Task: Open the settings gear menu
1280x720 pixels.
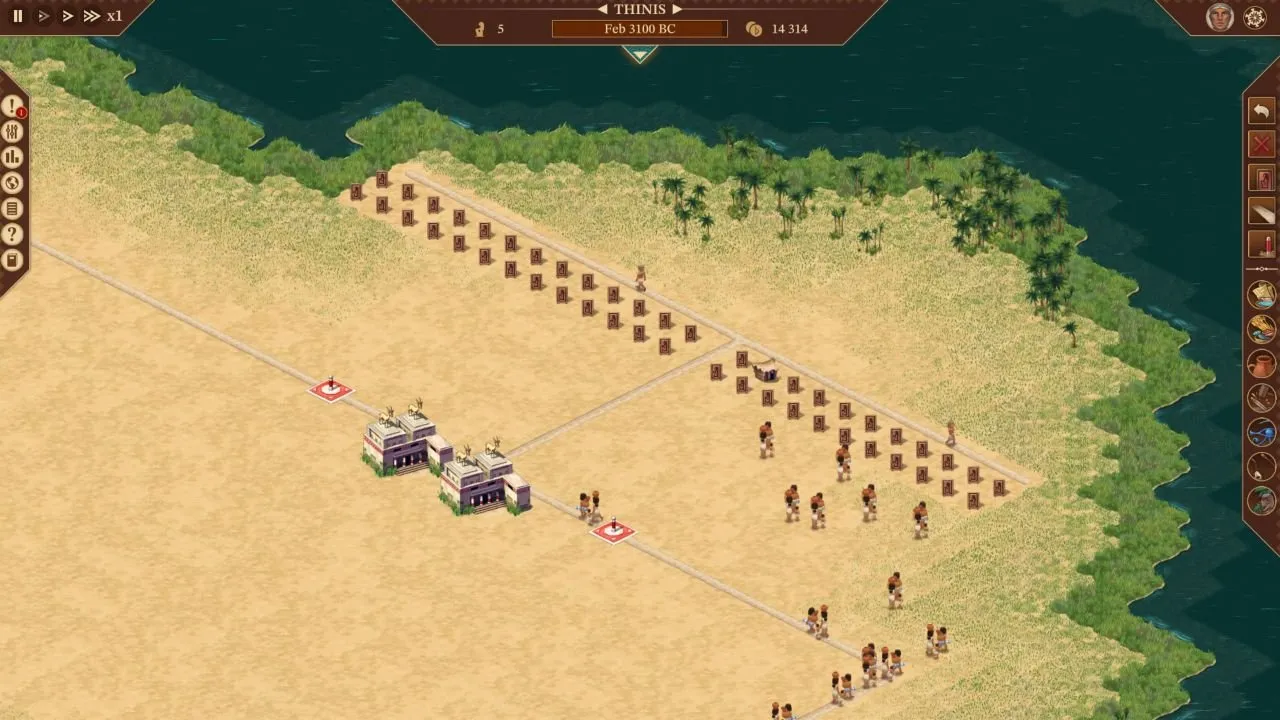Action: click(1255, 17)
